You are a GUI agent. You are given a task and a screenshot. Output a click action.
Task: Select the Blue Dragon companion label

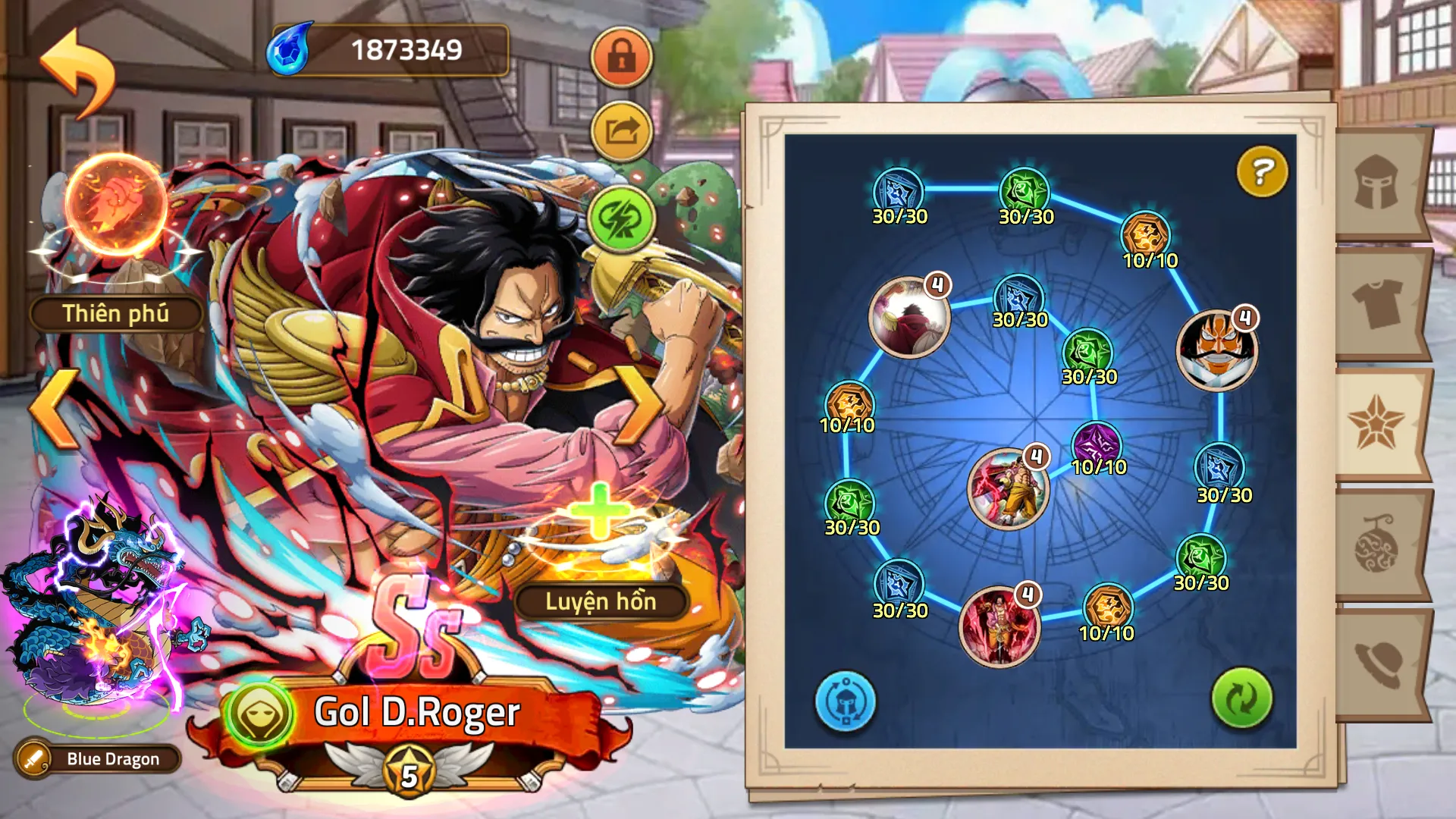pyautogui.click(x=99, y=758)
